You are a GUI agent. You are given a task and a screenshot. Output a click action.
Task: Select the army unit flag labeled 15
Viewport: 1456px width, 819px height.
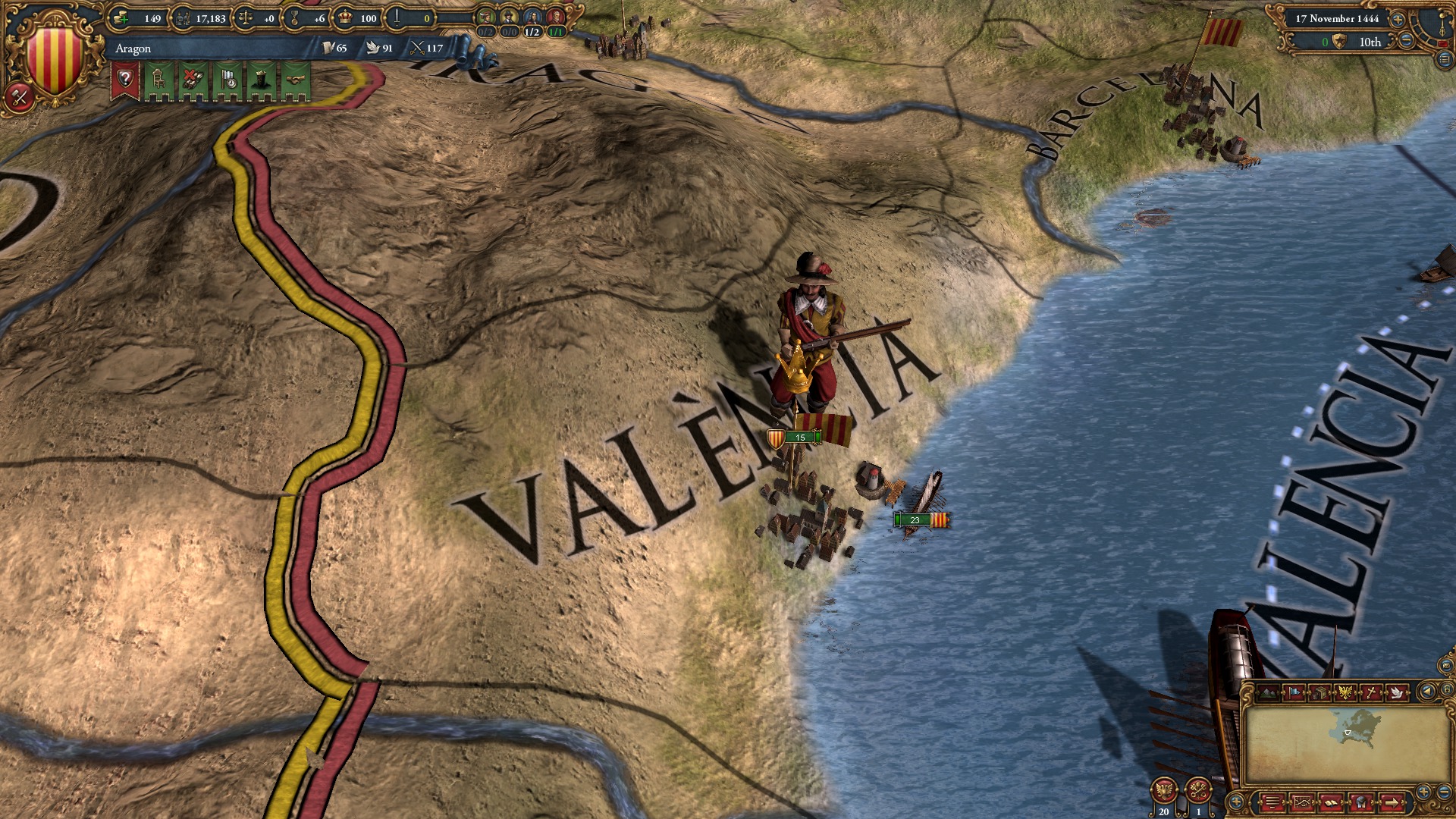795,438
